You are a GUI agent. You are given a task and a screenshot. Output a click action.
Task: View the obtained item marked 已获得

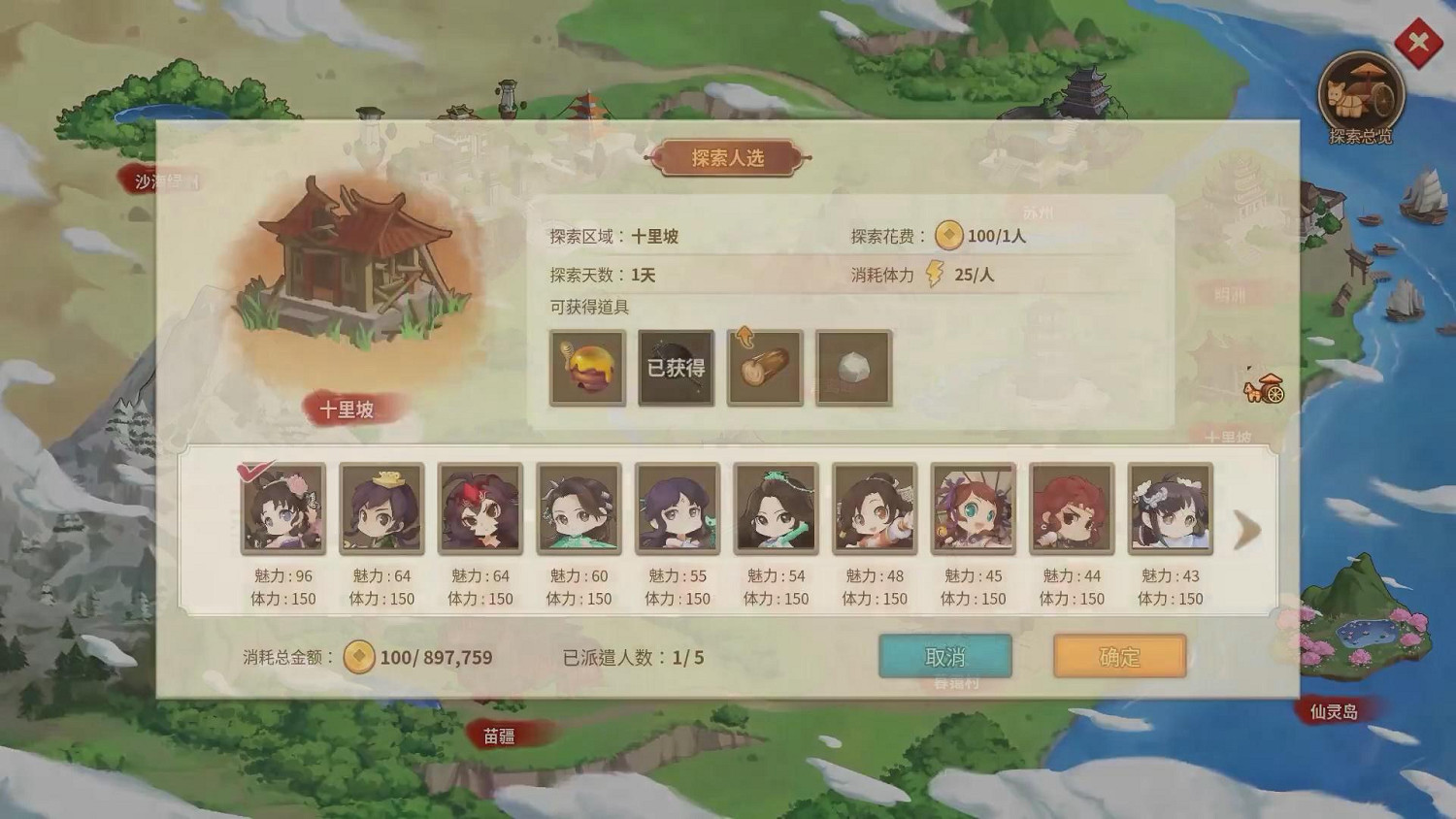[x=676, y=369]
